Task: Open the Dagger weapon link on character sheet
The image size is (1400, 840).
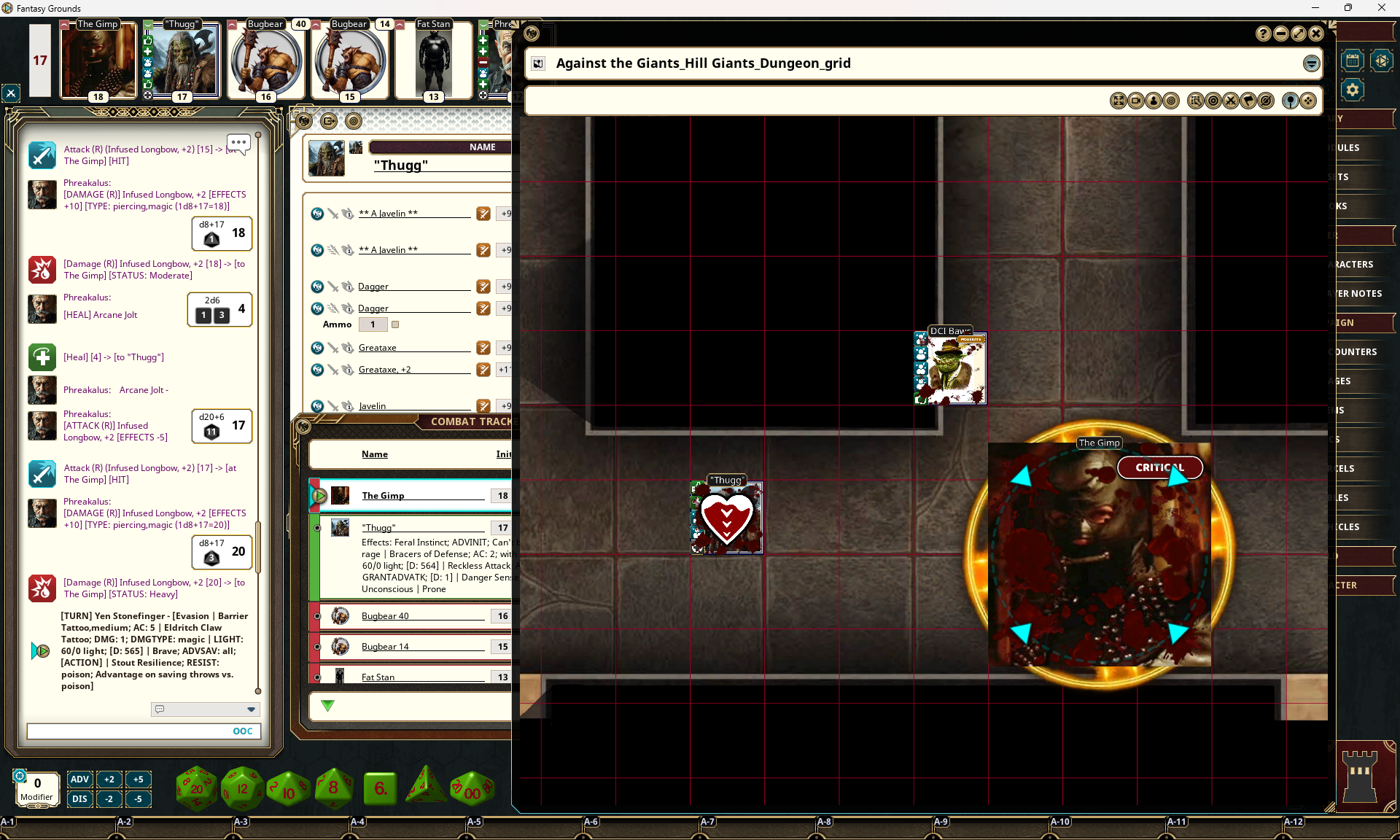Action: 373,286
